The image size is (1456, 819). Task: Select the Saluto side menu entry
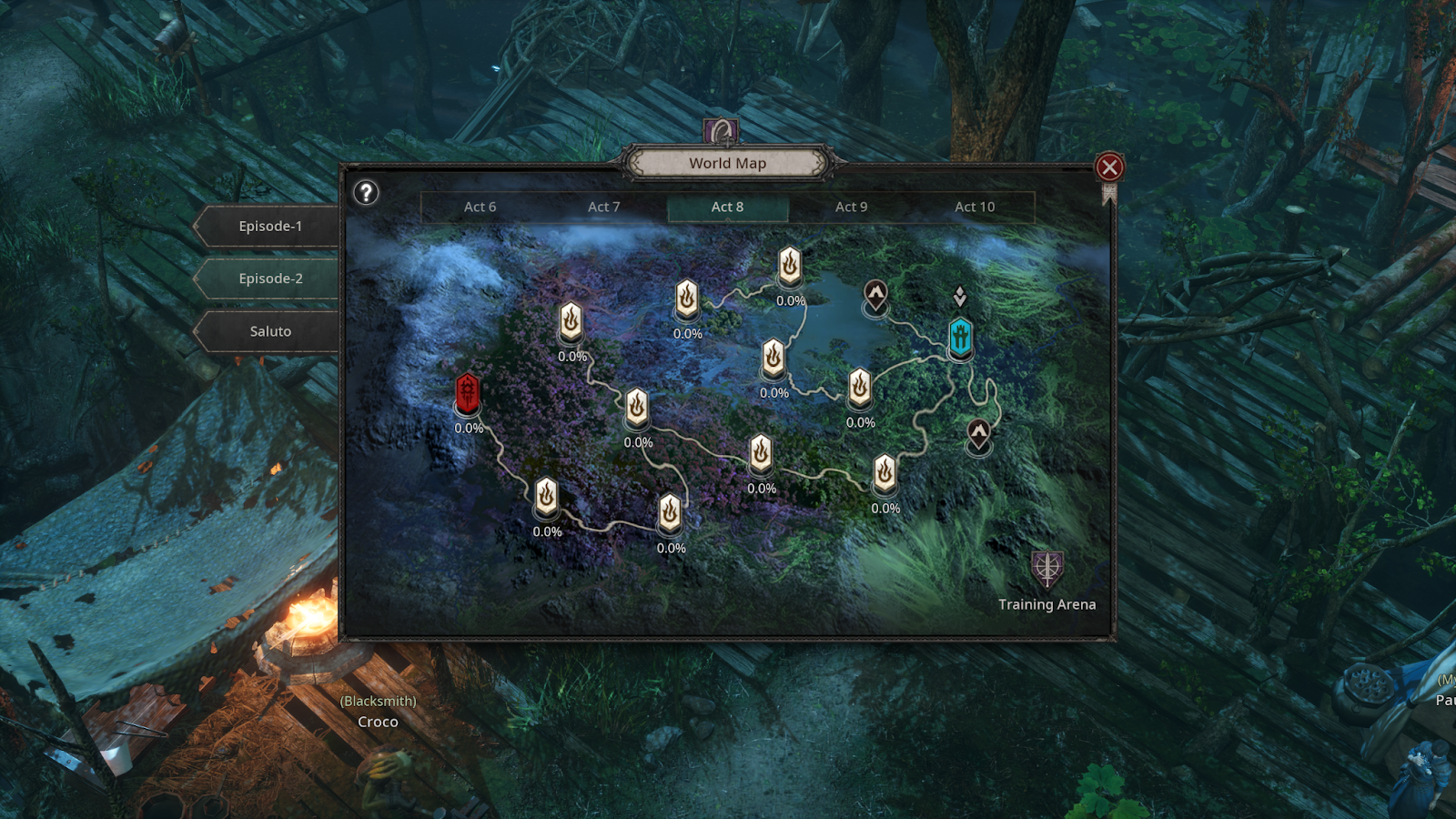pos(269,332)
